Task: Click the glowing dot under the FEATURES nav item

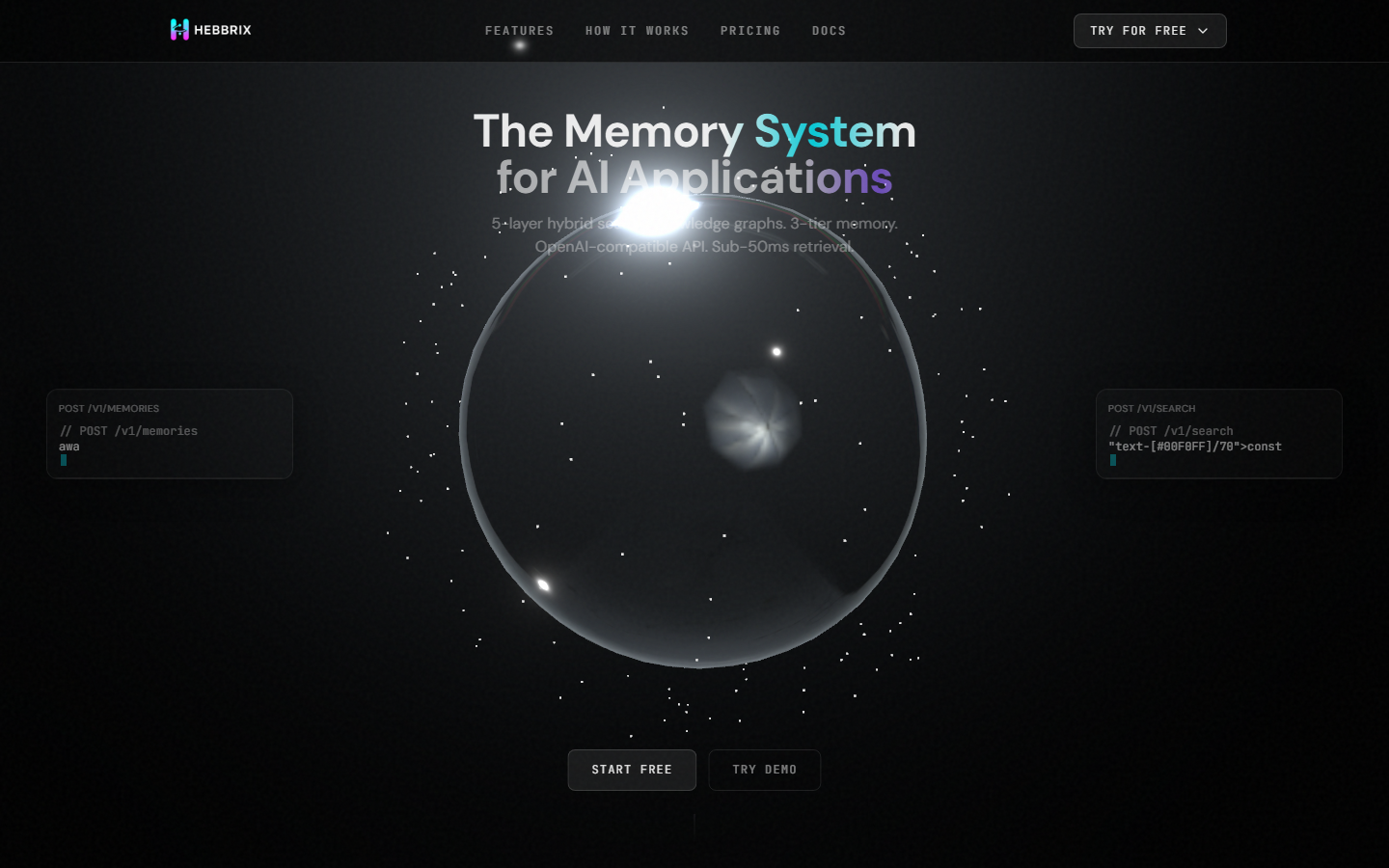Action: [x=519, y=45]
